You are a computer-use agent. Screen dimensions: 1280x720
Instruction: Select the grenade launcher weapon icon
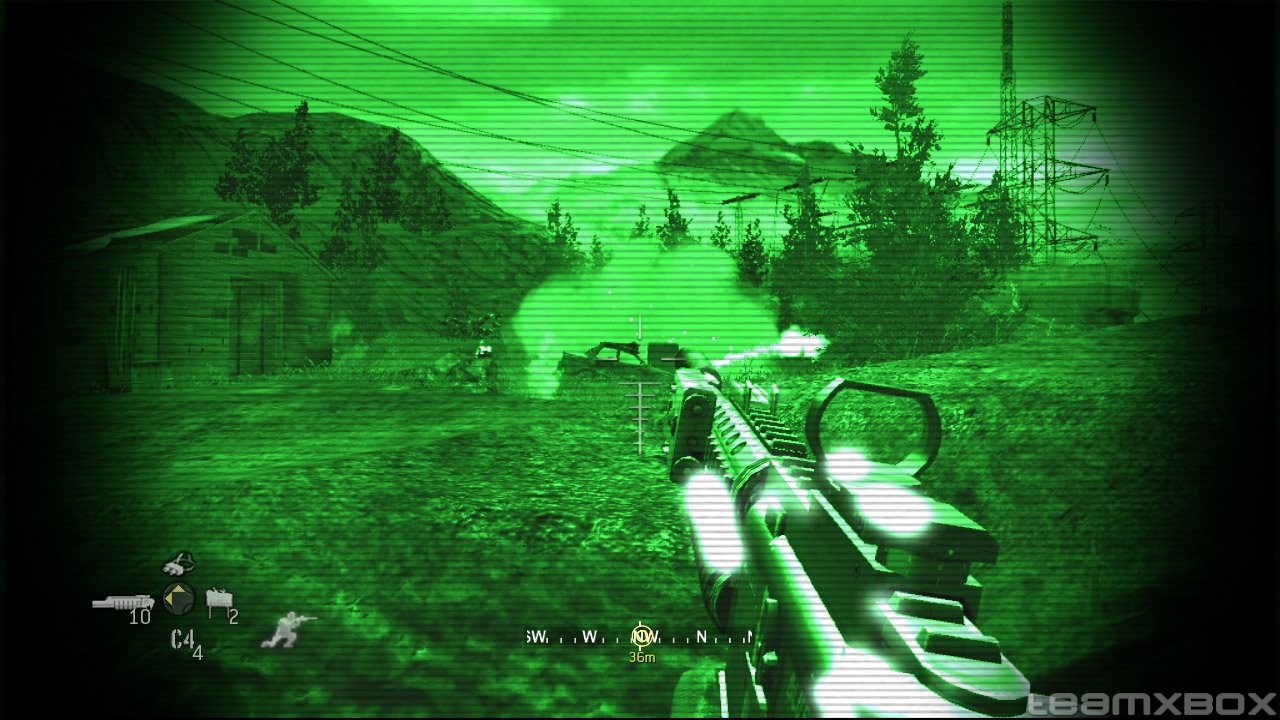tap(122, 602)
